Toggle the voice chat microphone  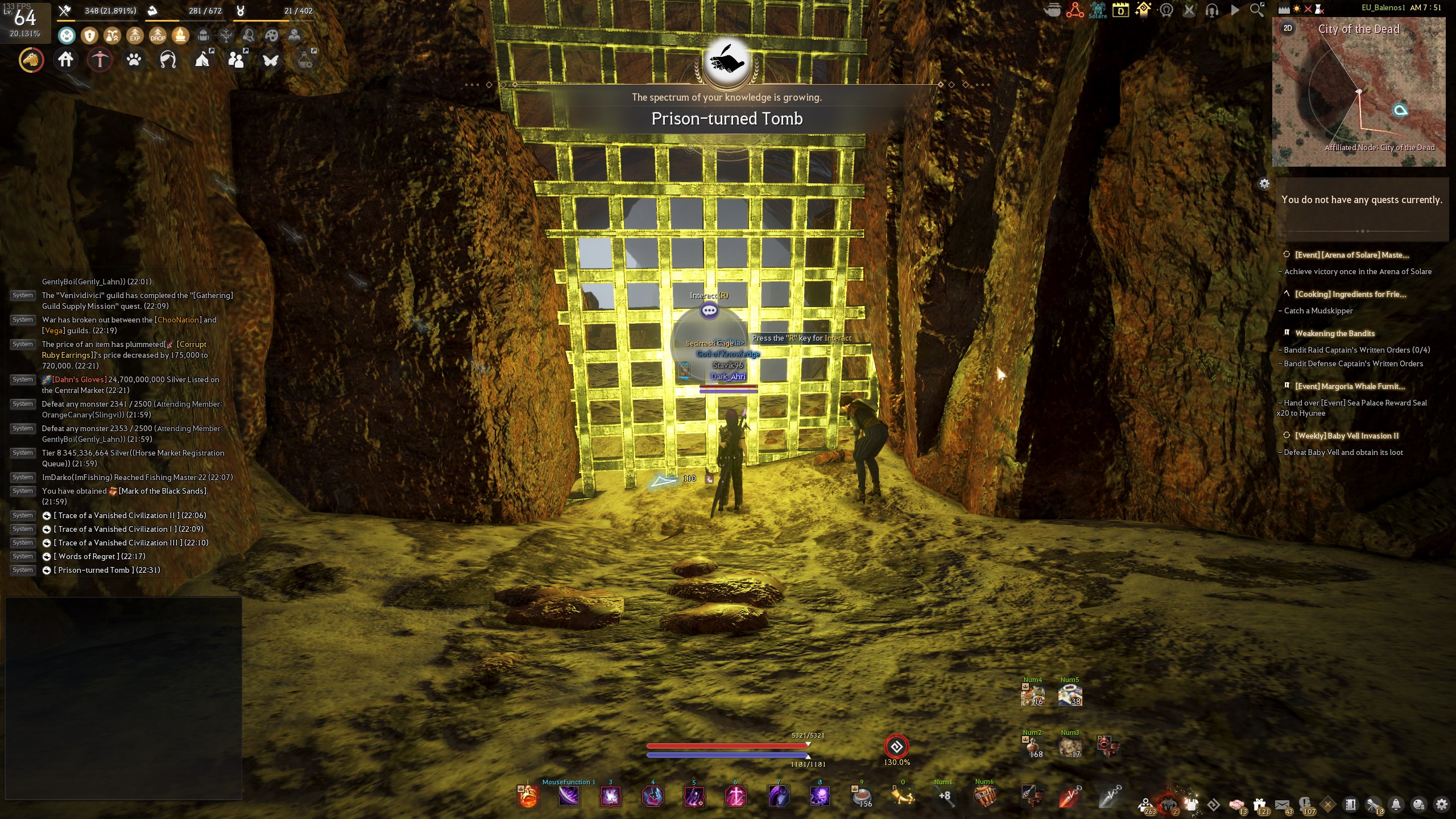pos(1212,10)
